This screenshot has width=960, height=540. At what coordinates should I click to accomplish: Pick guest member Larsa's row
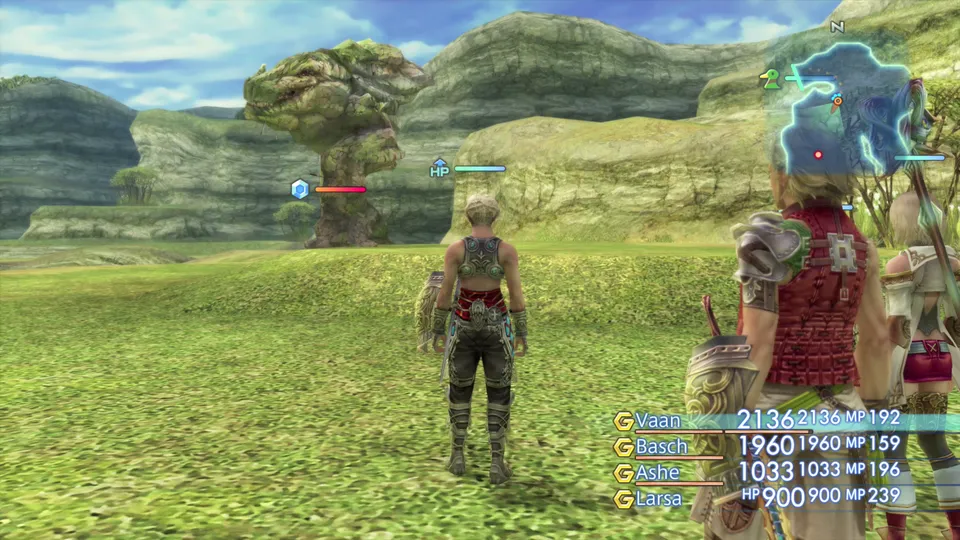659,497
